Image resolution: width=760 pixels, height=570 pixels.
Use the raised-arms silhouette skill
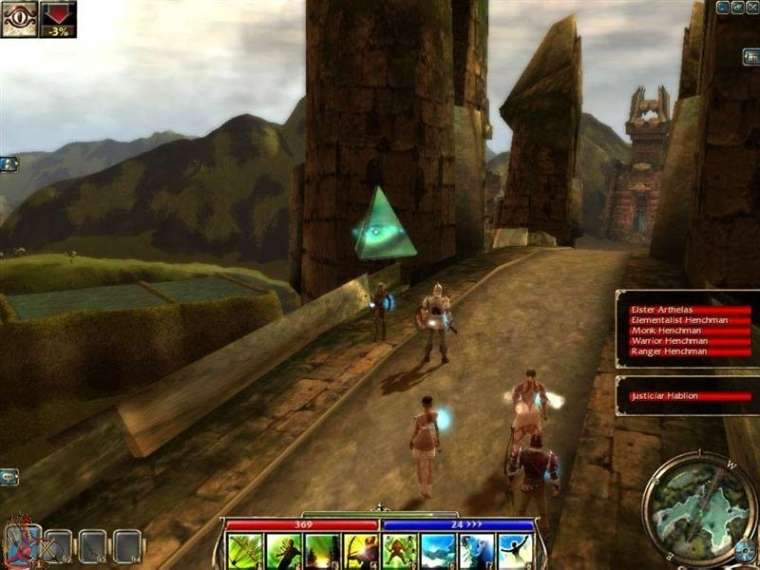[516, 551]
